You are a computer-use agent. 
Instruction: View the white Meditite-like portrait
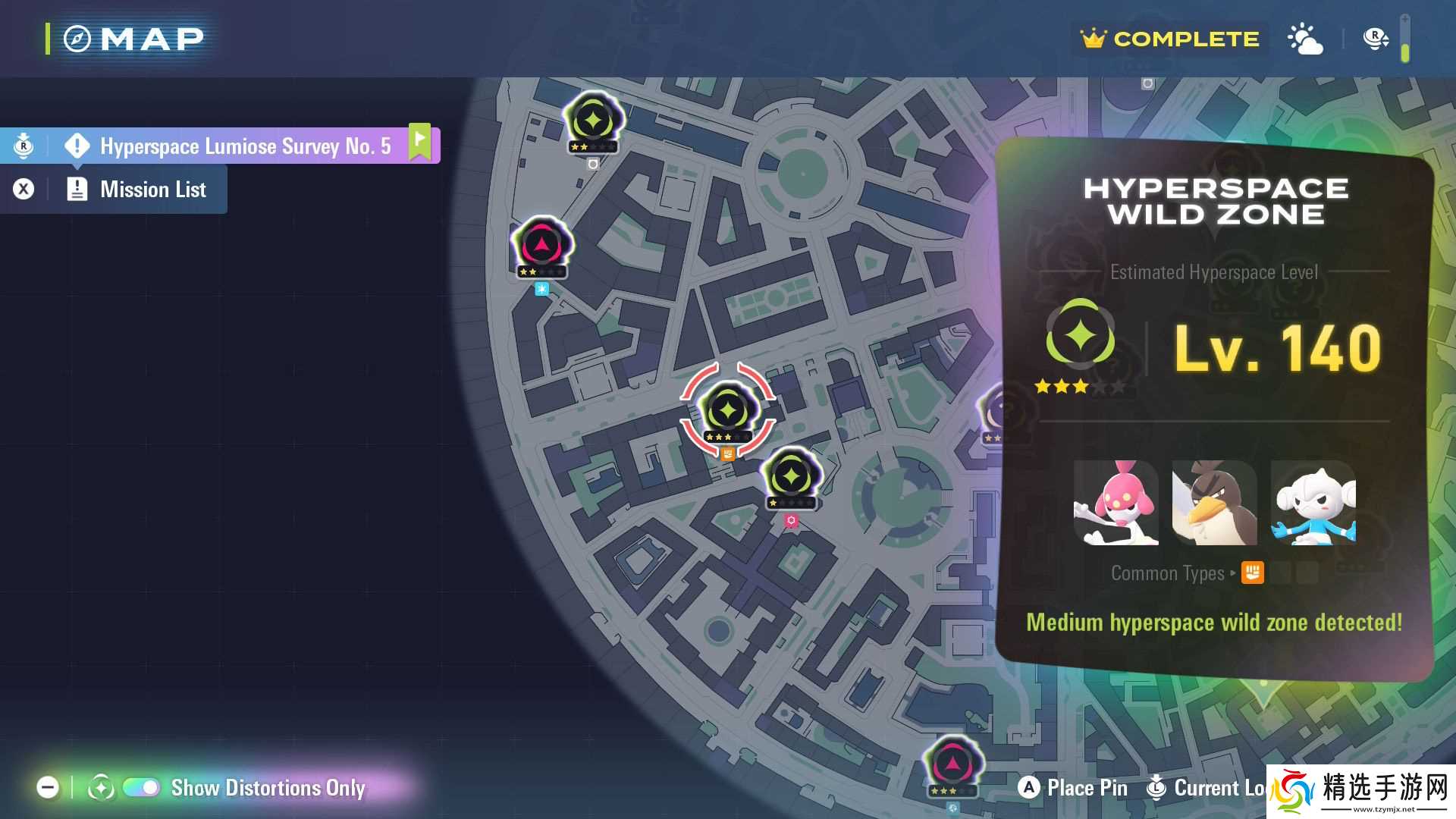(x=1313, y=503)
